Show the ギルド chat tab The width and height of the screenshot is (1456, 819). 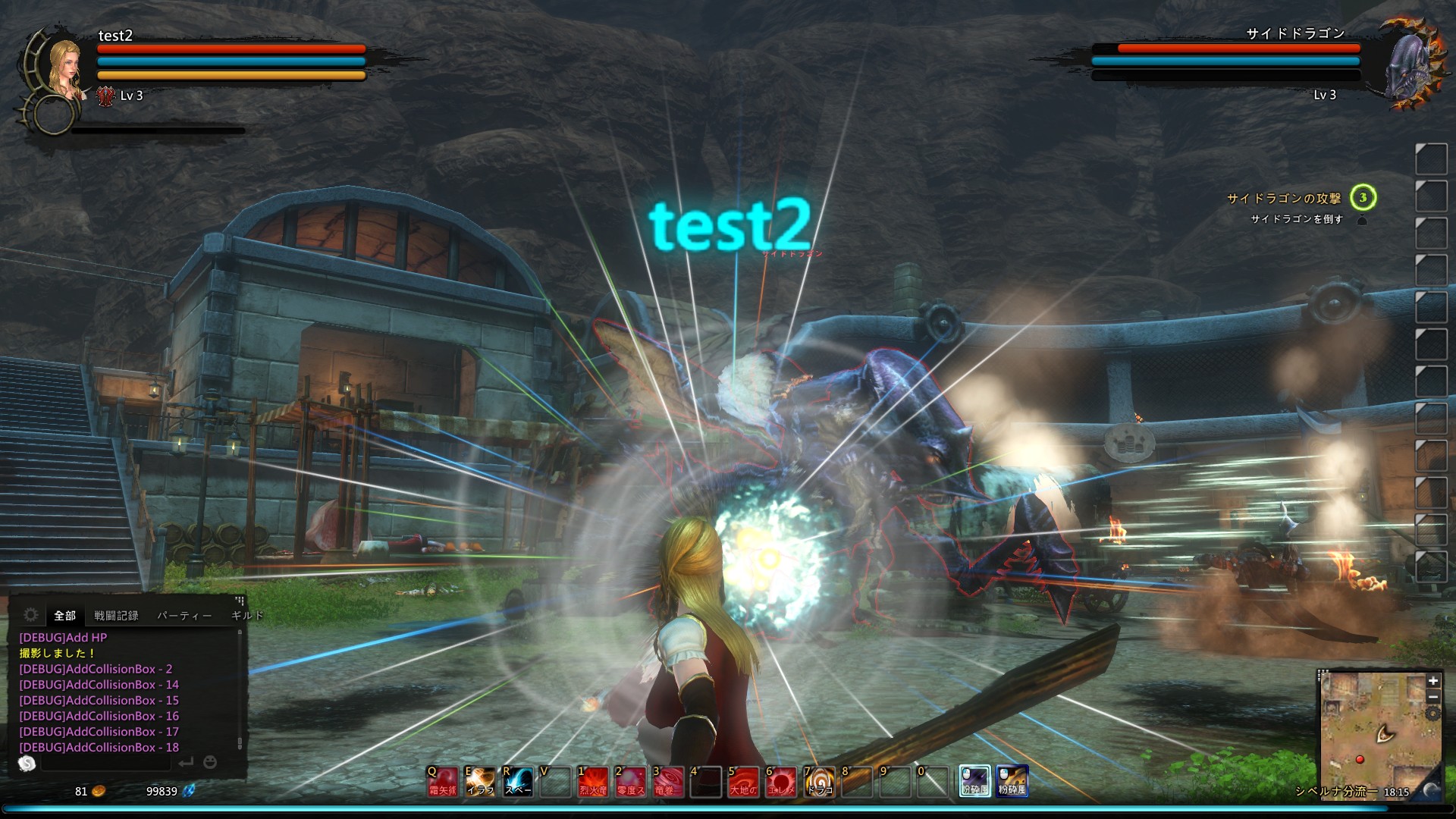(246, 616)
